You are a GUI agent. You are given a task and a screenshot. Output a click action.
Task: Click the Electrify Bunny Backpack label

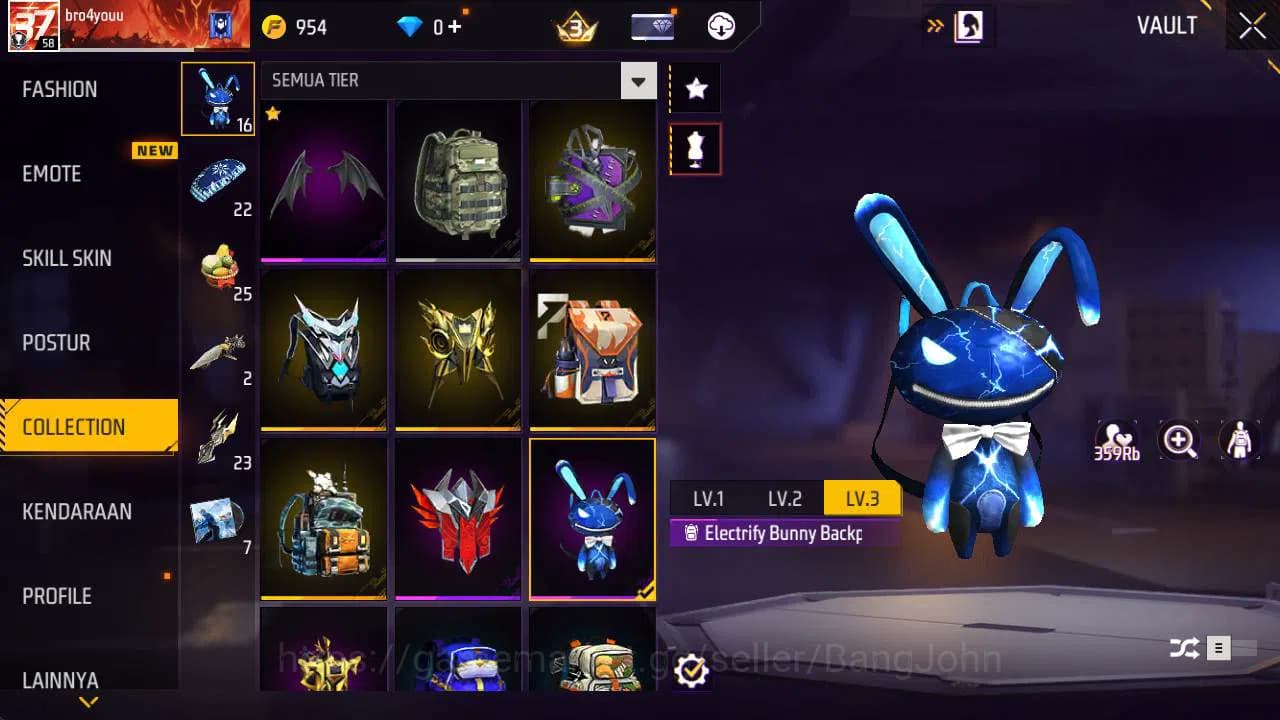click(x=785, y=533)
